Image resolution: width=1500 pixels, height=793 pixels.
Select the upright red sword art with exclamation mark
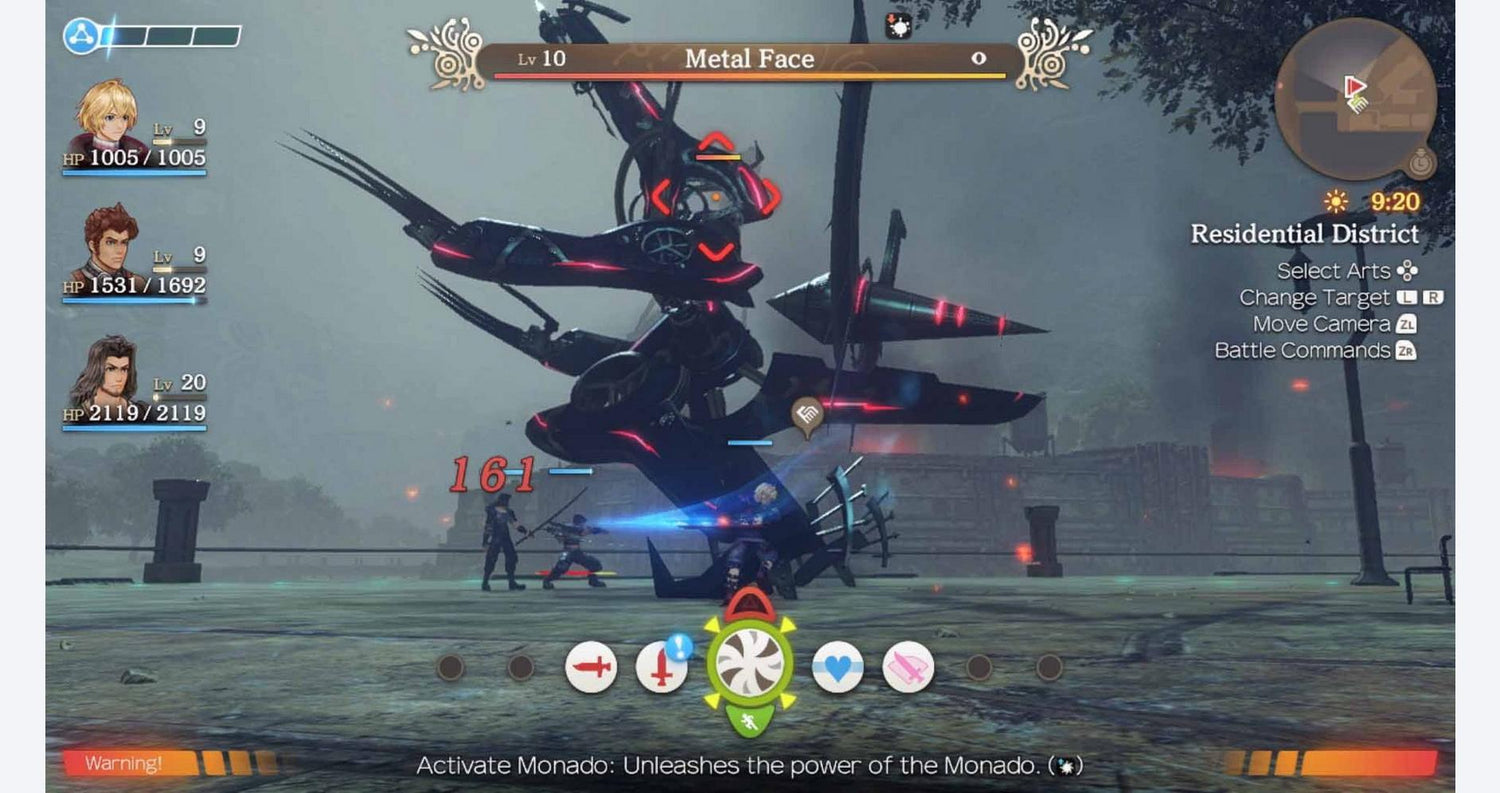[661, 667]
